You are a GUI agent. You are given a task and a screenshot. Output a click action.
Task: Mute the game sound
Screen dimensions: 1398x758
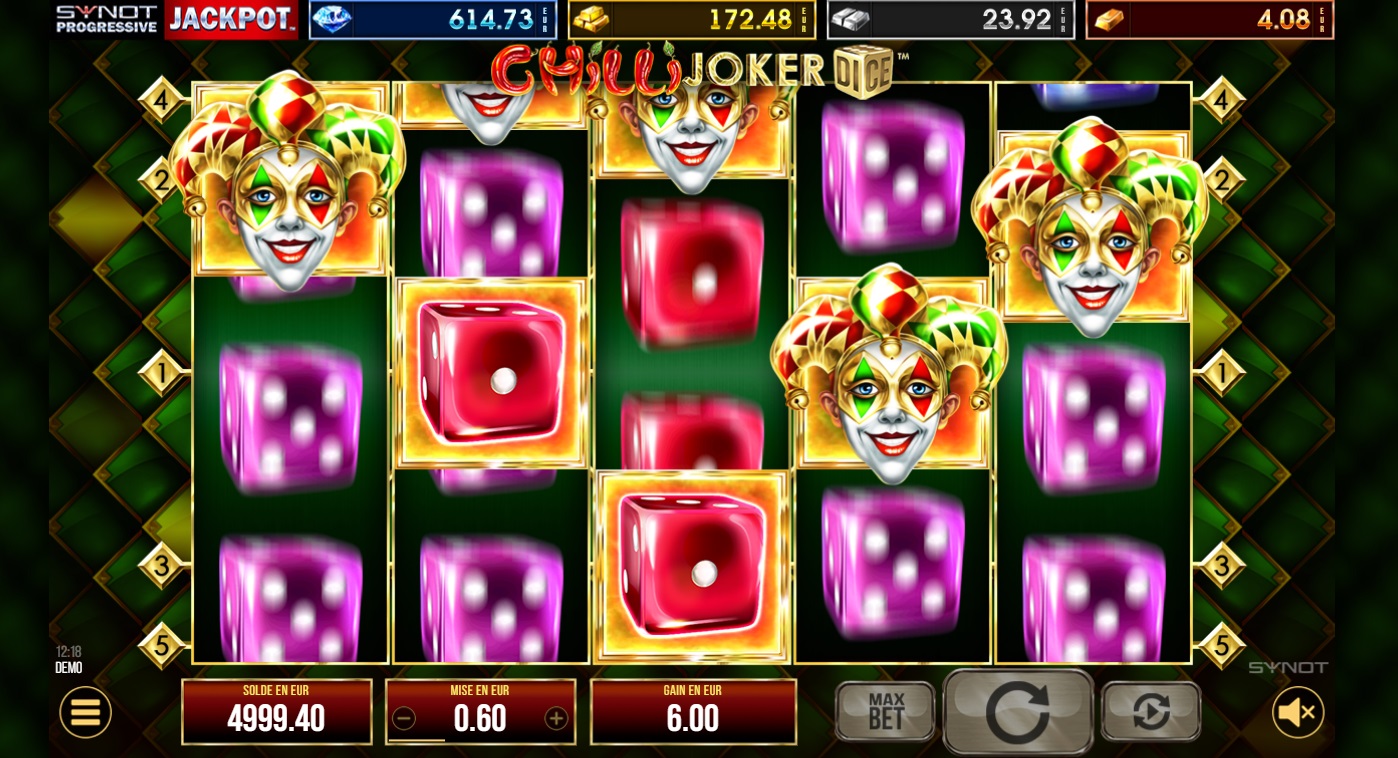[x=1297, y=712]
